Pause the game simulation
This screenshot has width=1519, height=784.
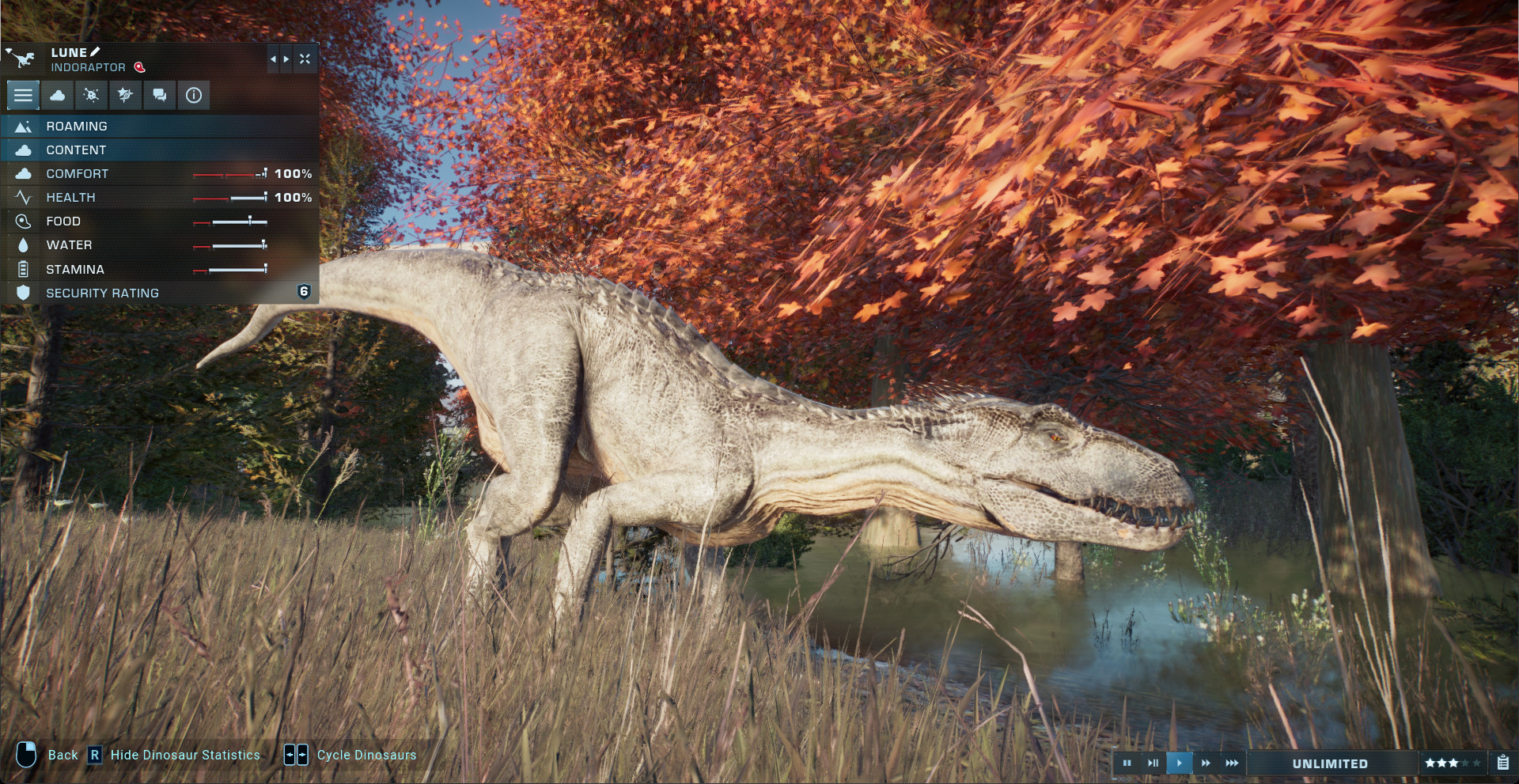pos(1127,763)
